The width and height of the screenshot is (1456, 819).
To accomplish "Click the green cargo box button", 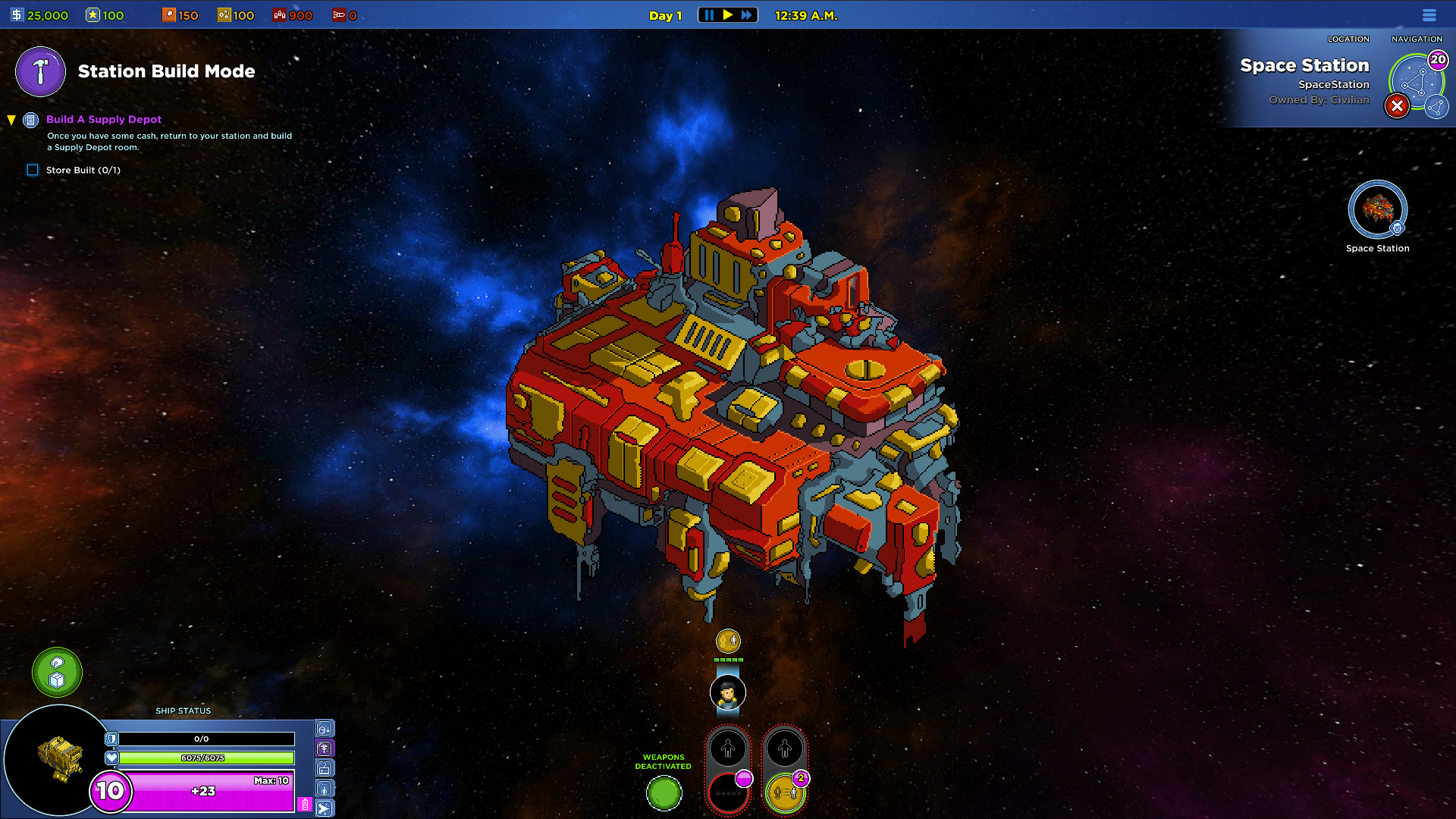I will point(57,672).
